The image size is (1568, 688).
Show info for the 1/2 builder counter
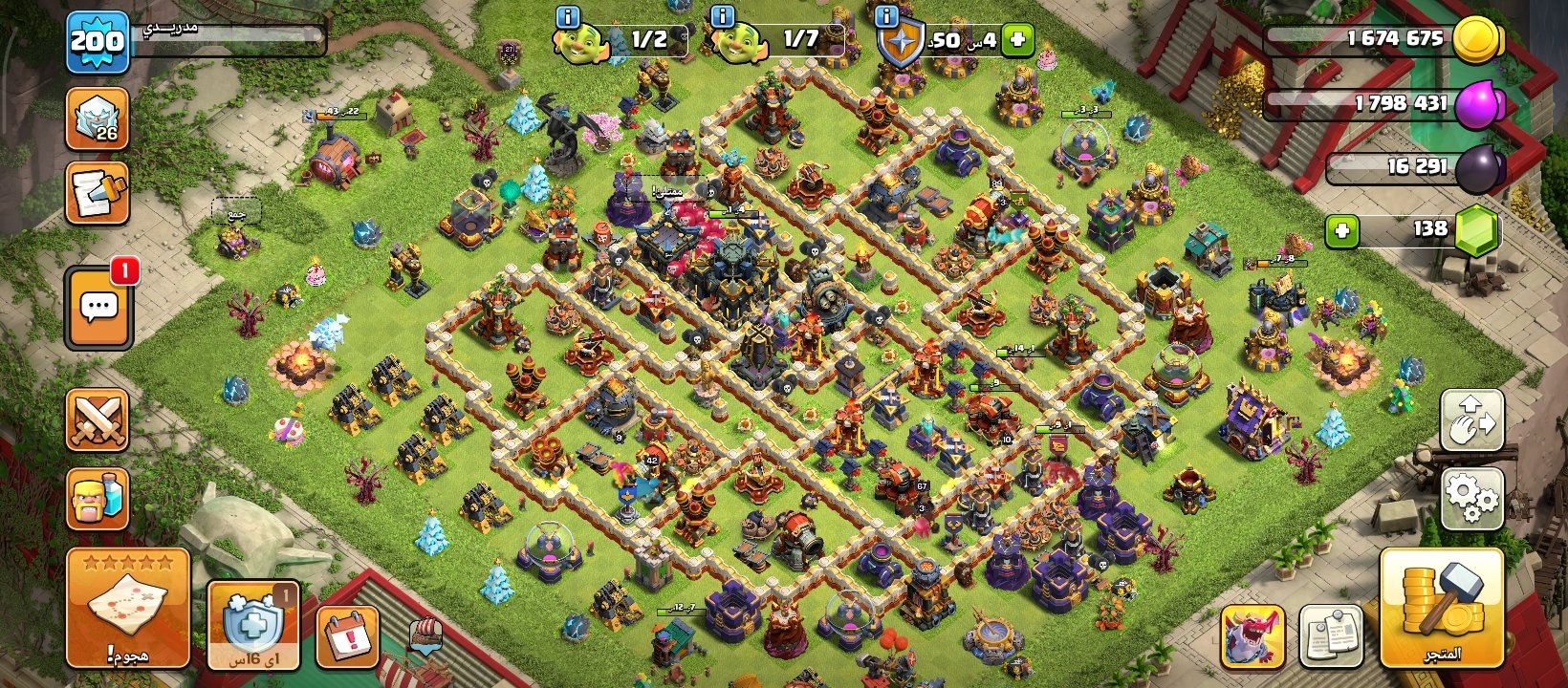click(568, 15)
